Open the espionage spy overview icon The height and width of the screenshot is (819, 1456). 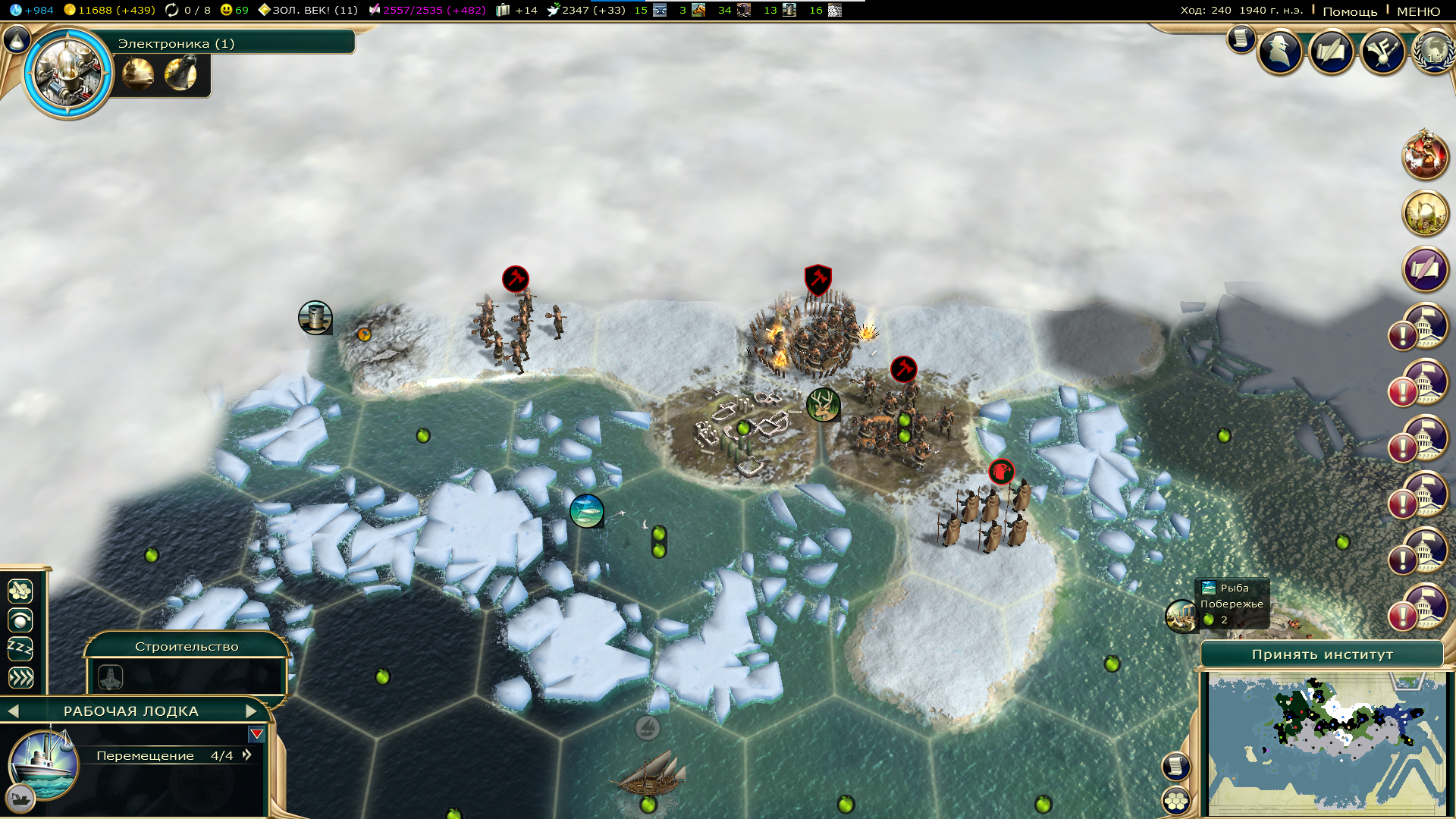coord(1280,52)
